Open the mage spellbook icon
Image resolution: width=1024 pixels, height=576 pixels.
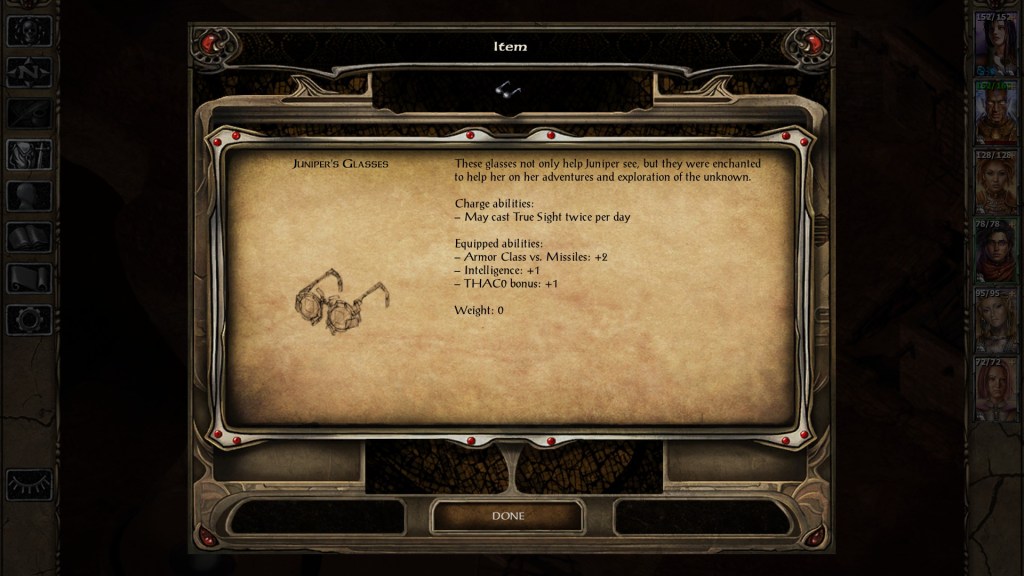pyautogui.click(x=29, y=237)
